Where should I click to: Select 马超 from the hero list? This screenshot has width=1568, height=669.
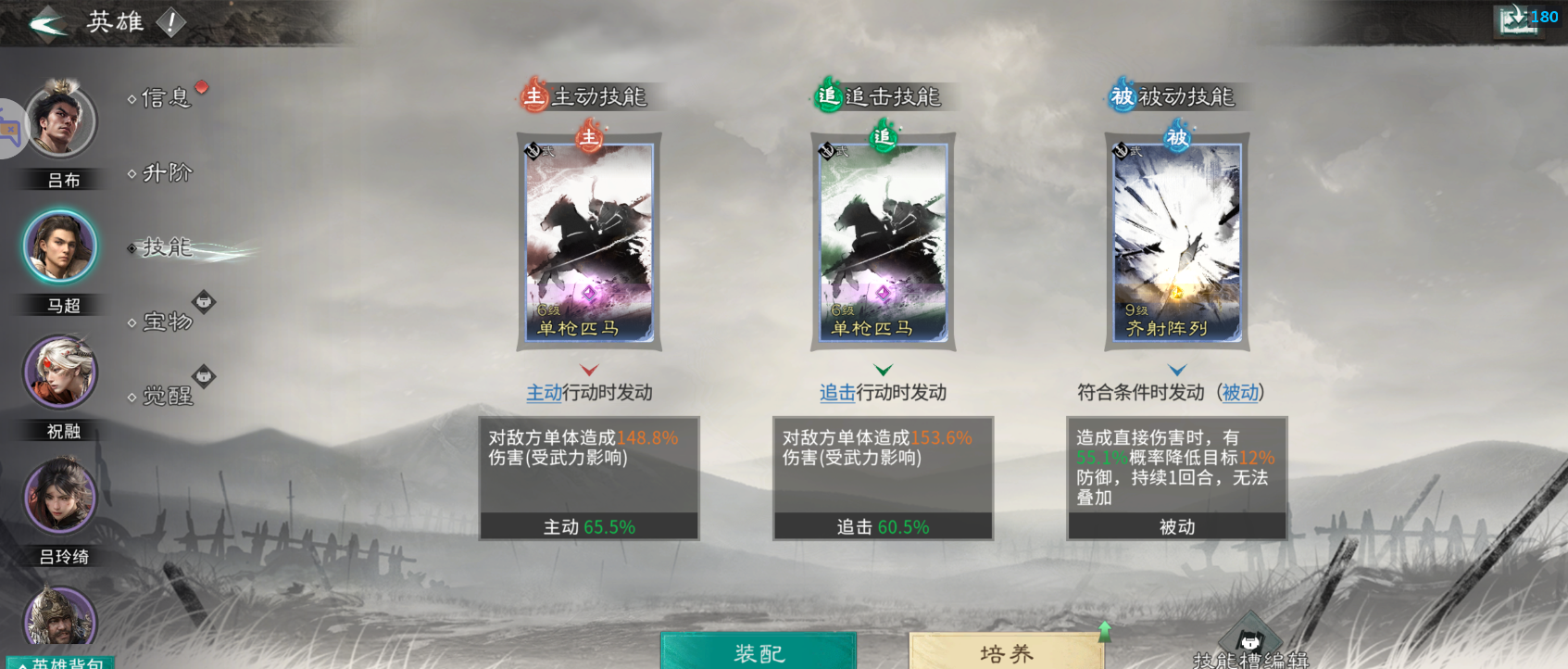[61, 246]
